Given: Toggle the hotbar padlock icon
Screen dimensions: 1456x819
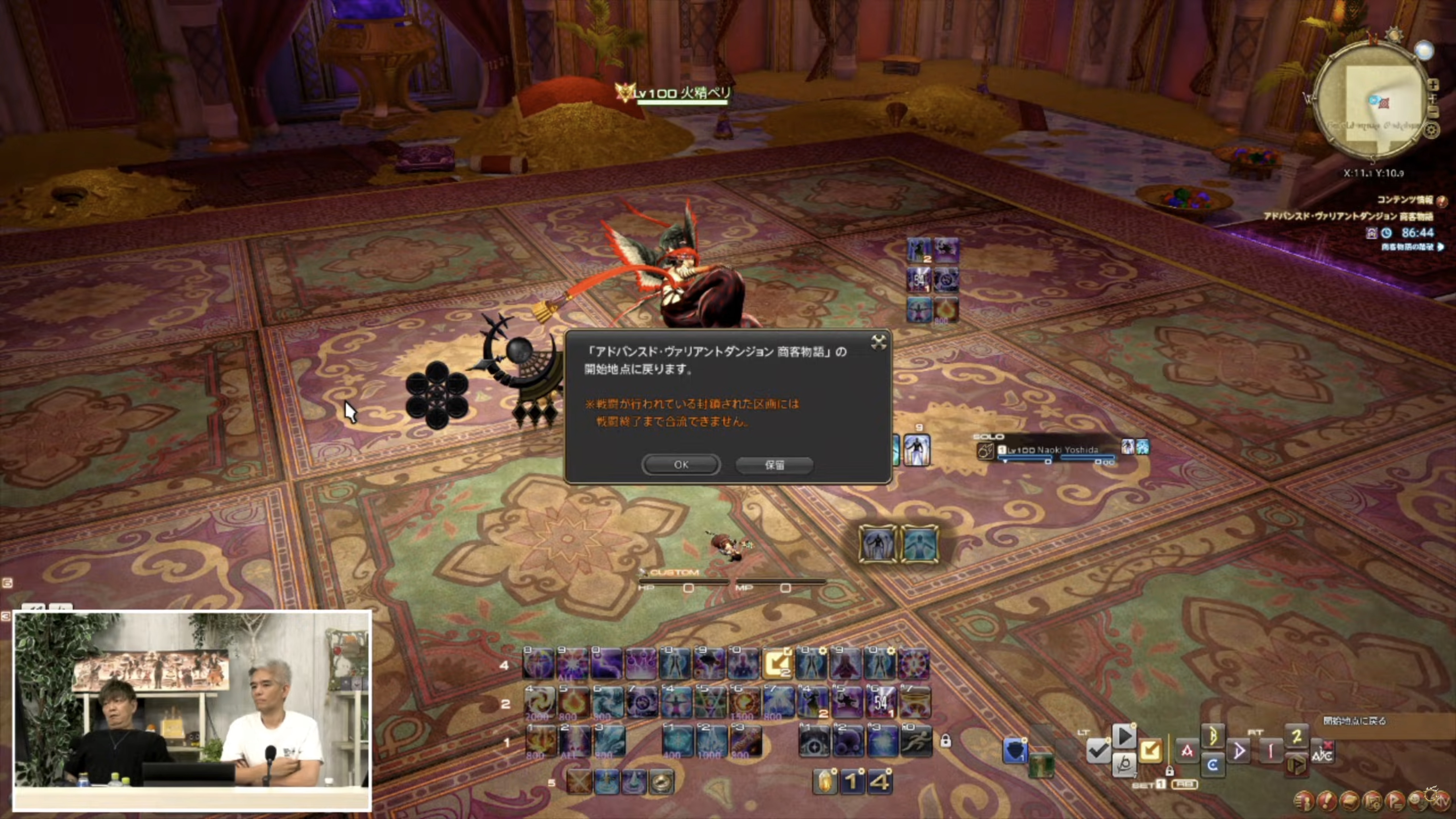Looking at the screenshot, I should click(946, 741).
